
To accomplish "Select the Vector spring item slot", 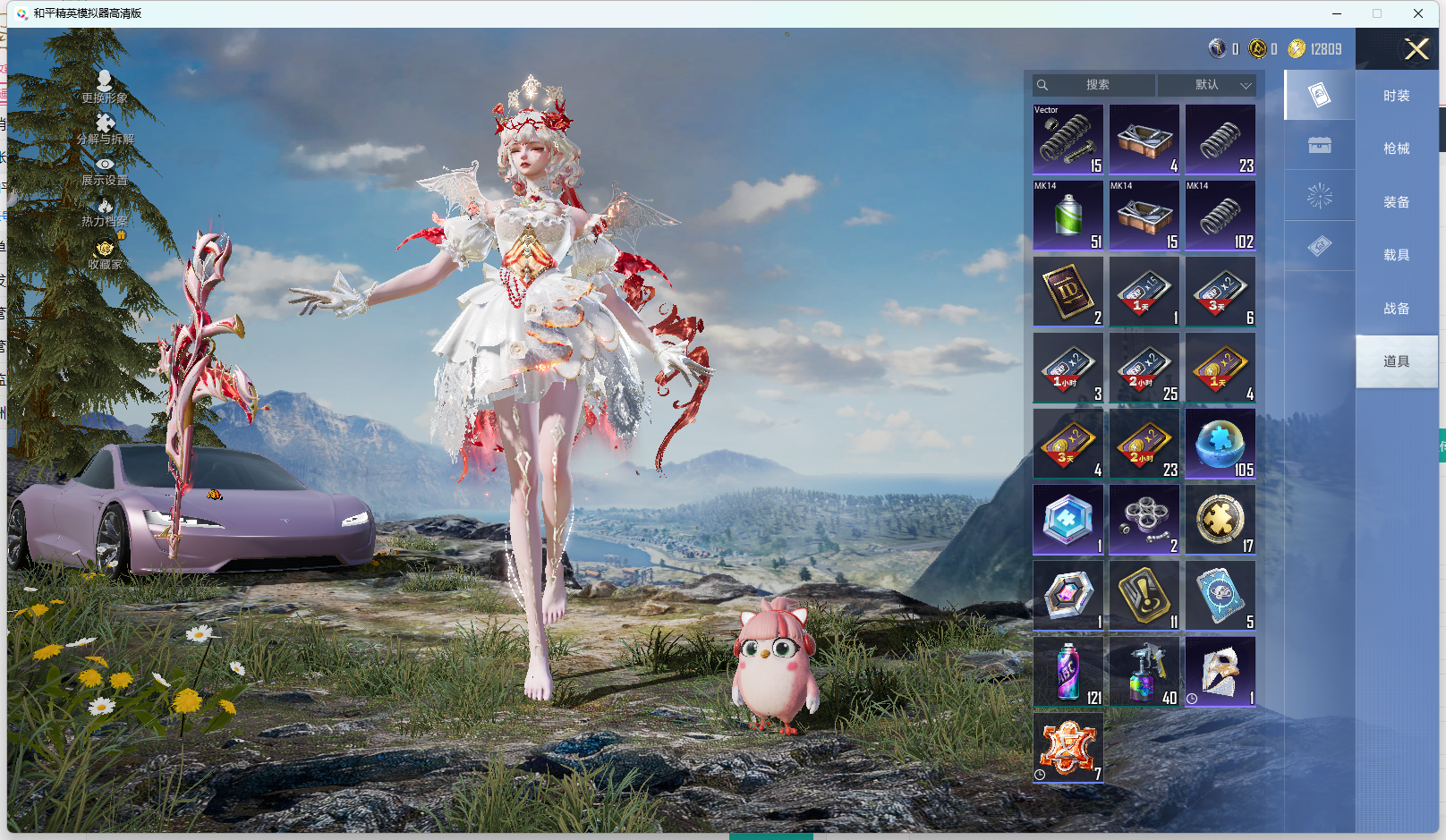I will [x=1068, y=140].
